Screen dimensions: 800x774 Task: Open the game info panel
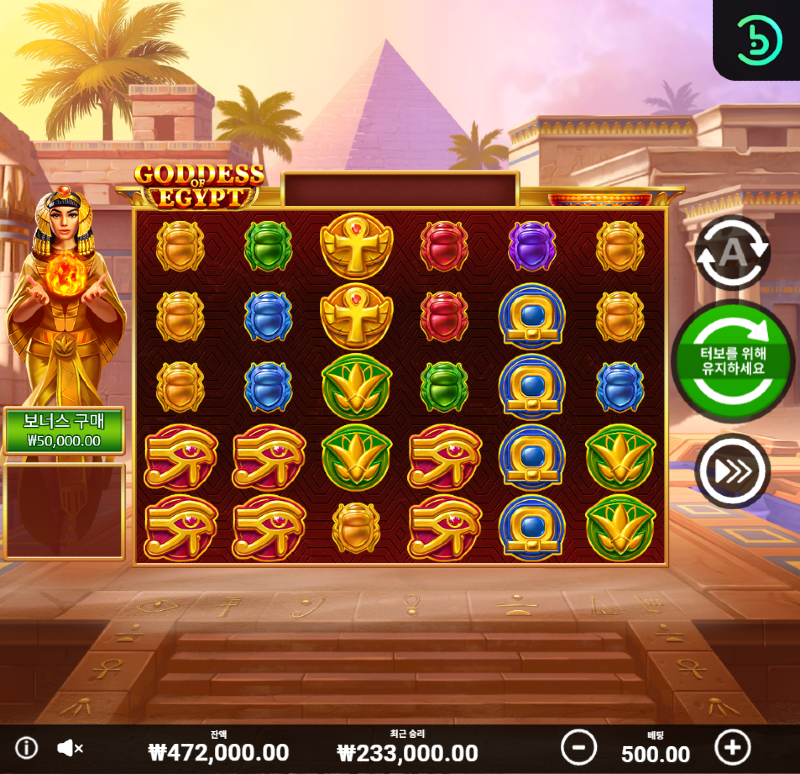pos(27,748)
